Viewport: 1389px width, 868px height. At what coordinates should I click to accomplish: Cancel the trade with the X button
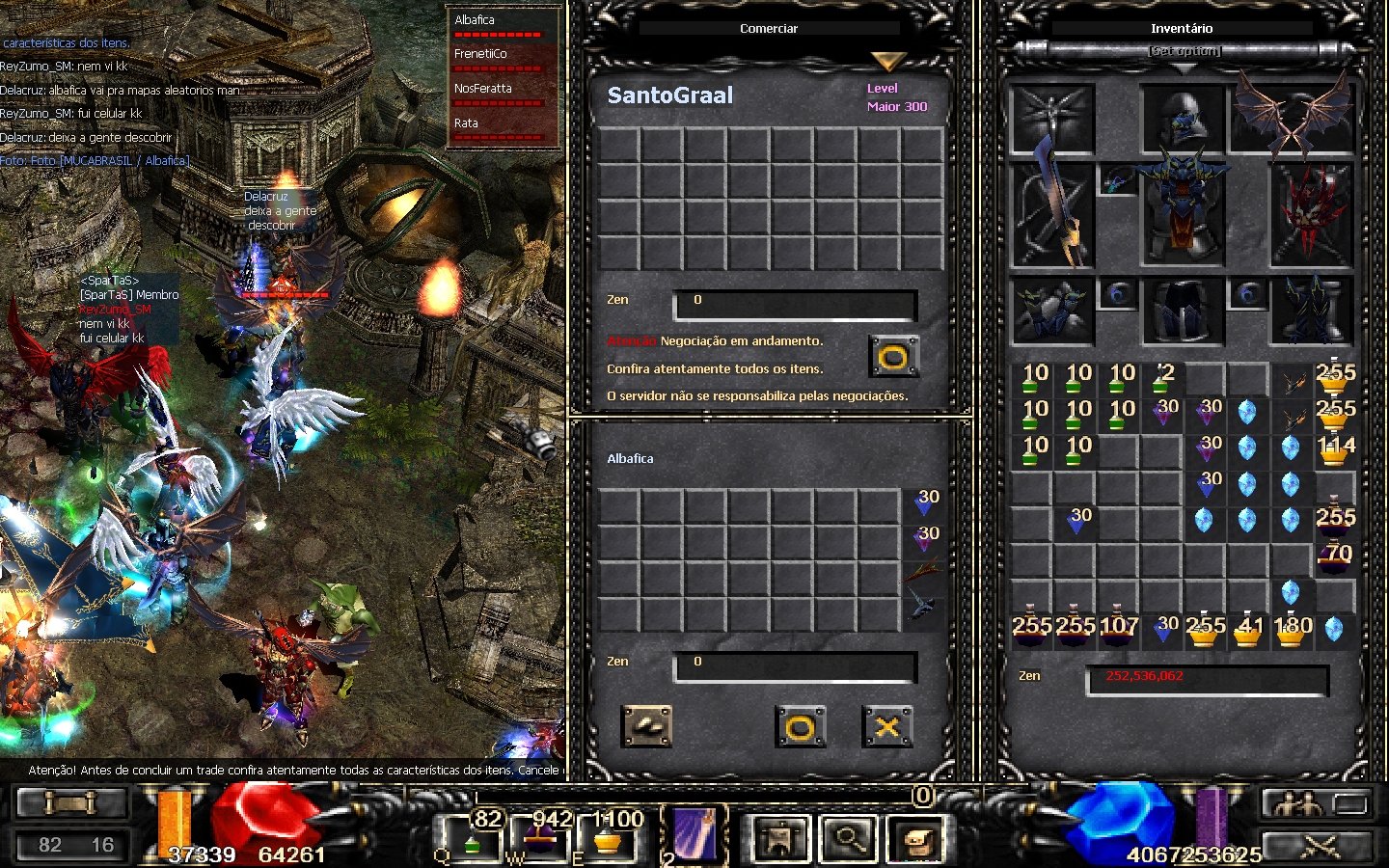(886, 727)
